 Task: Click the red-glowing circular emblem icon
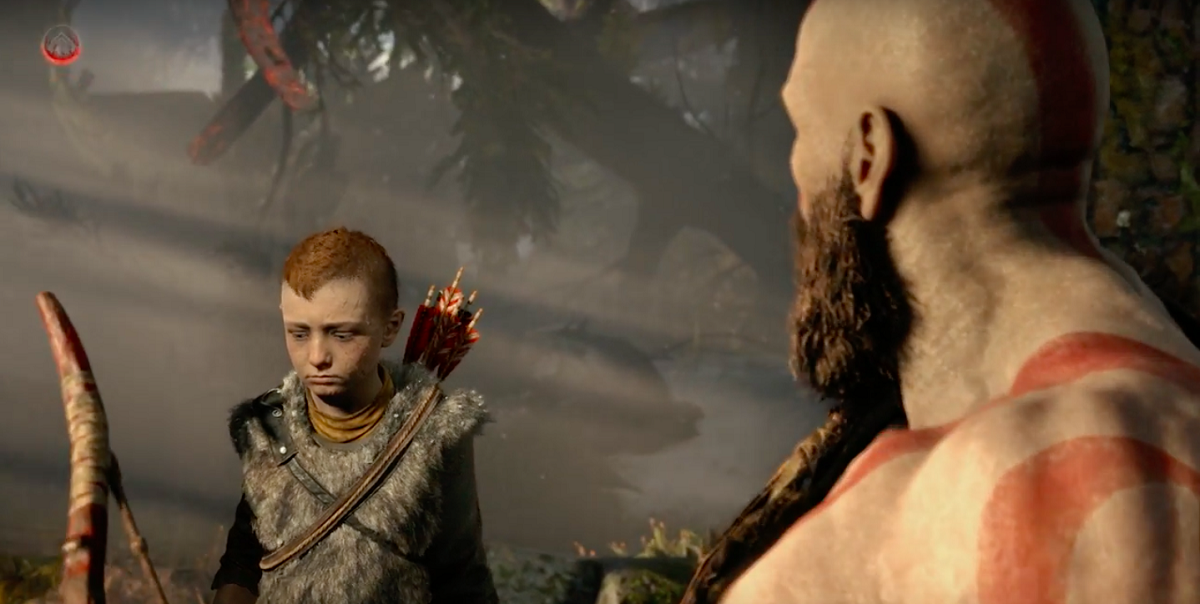pyautogui.click(x=61, y=45)
